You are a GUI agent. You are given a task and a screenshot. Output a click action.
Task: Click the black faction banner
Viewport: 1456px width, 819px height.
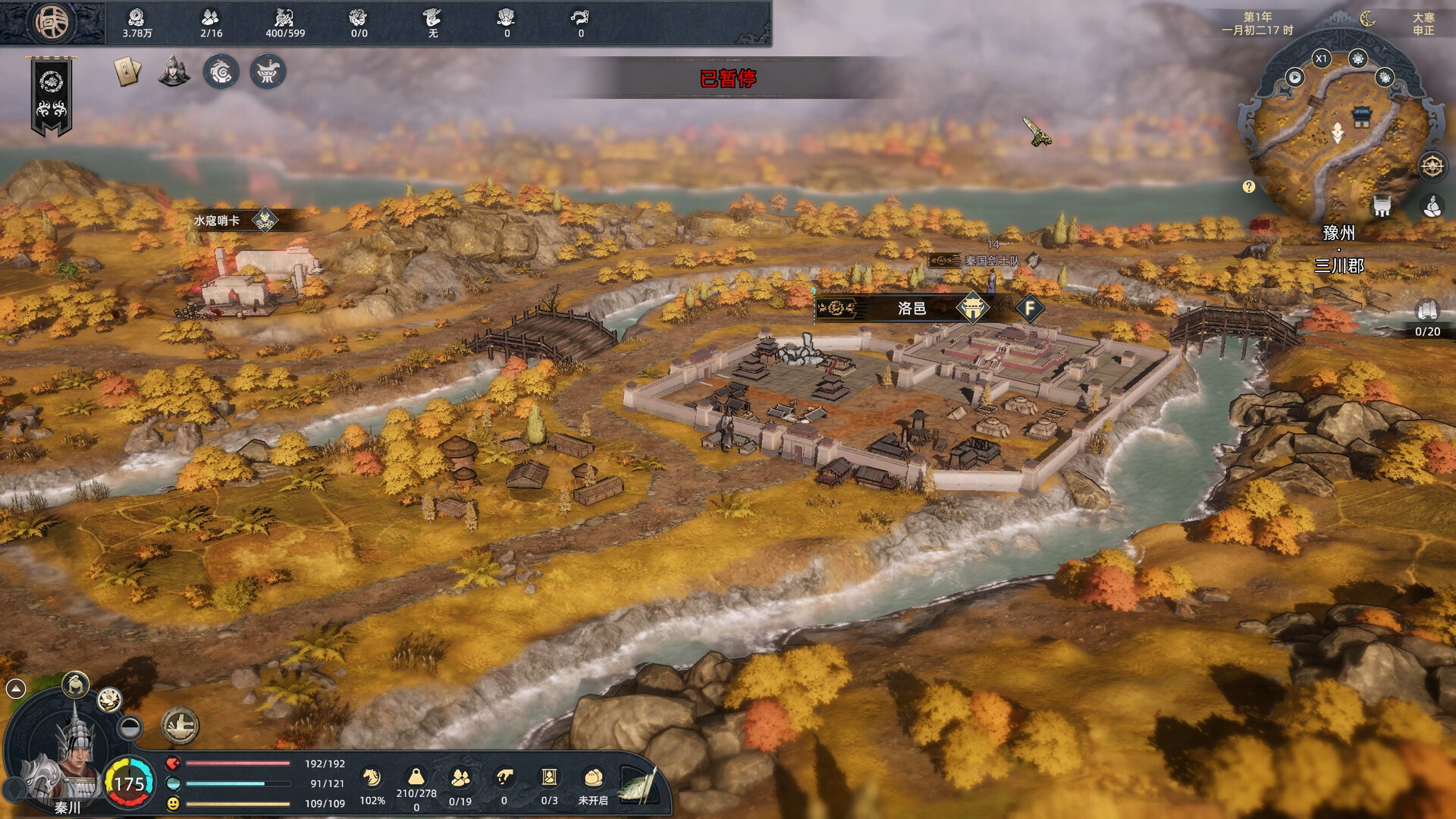click(52, 97)
